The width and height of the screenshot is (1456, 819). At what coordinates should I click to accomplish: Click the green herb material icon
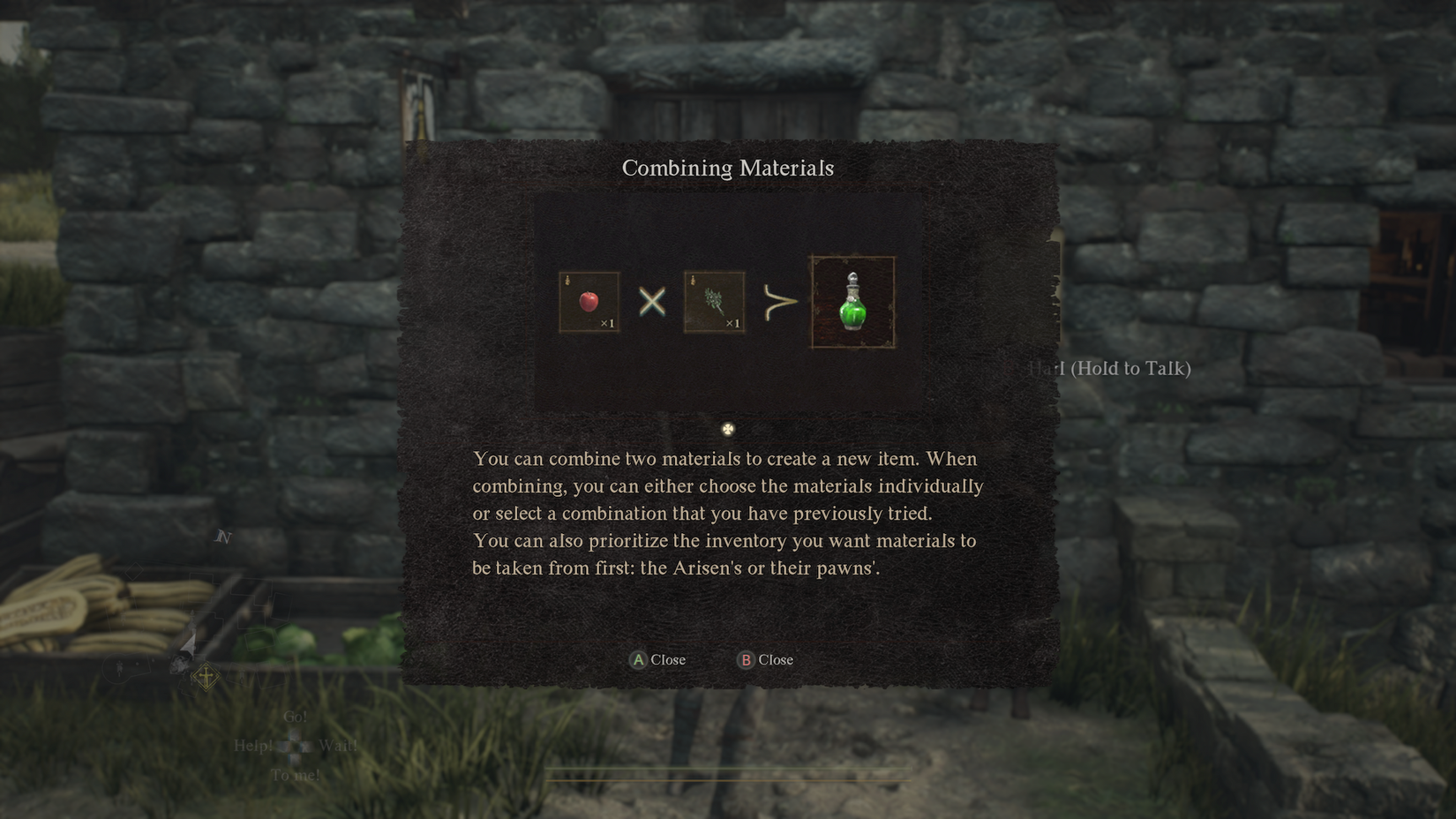tap(713, 301)
